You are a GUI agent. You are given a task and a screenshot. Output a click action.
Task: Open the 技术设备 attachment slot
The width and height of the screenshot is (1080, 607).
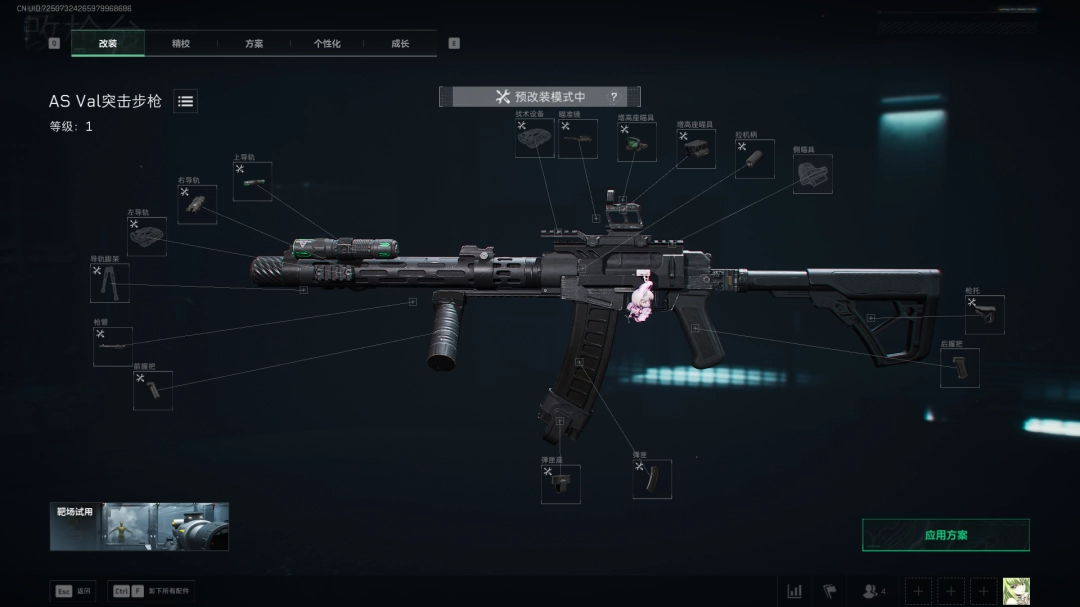pos(535,138)
